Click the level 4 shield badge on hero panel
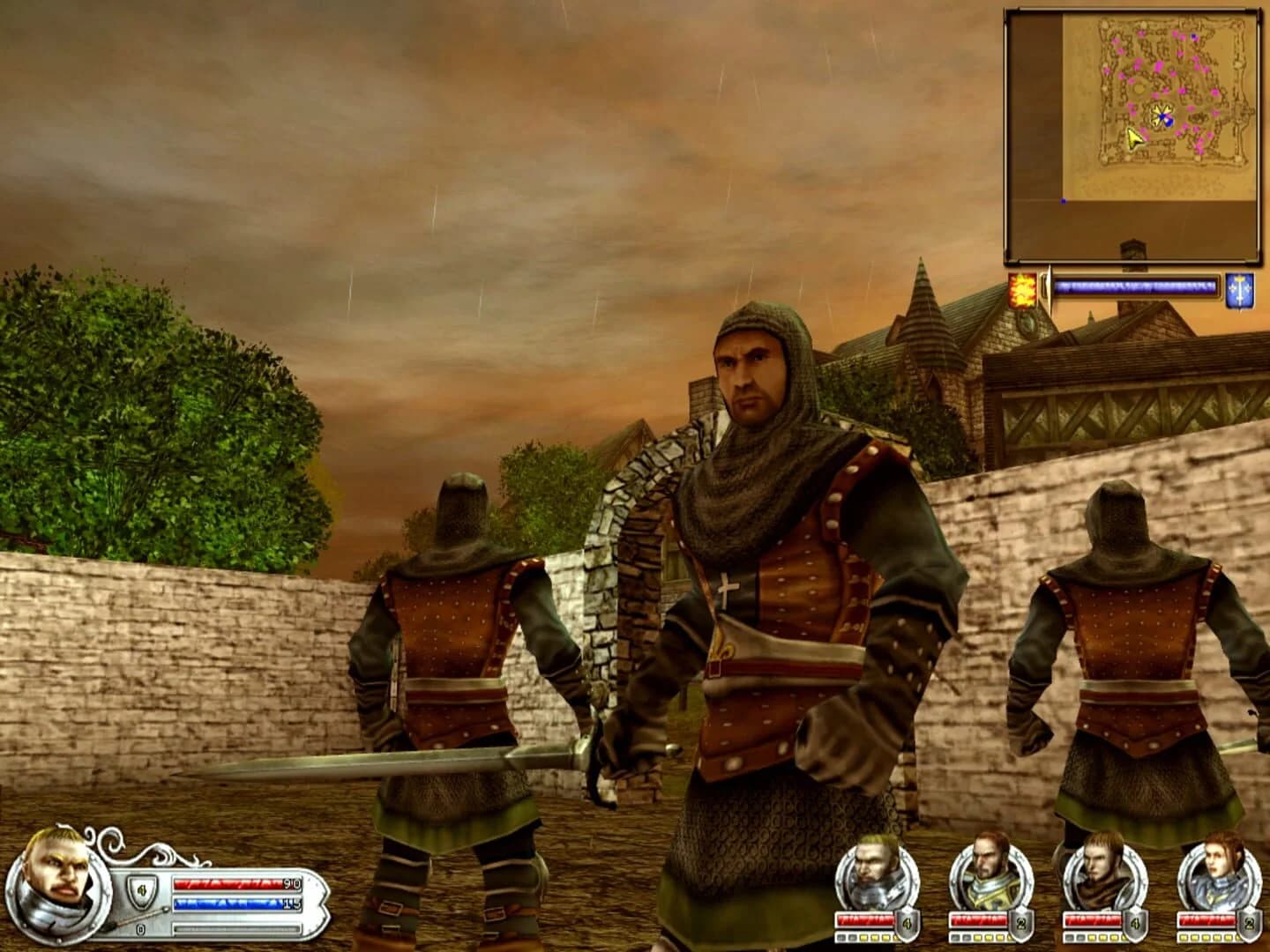The height and width of the screenshot is (952, 1270). pos(141,892)
